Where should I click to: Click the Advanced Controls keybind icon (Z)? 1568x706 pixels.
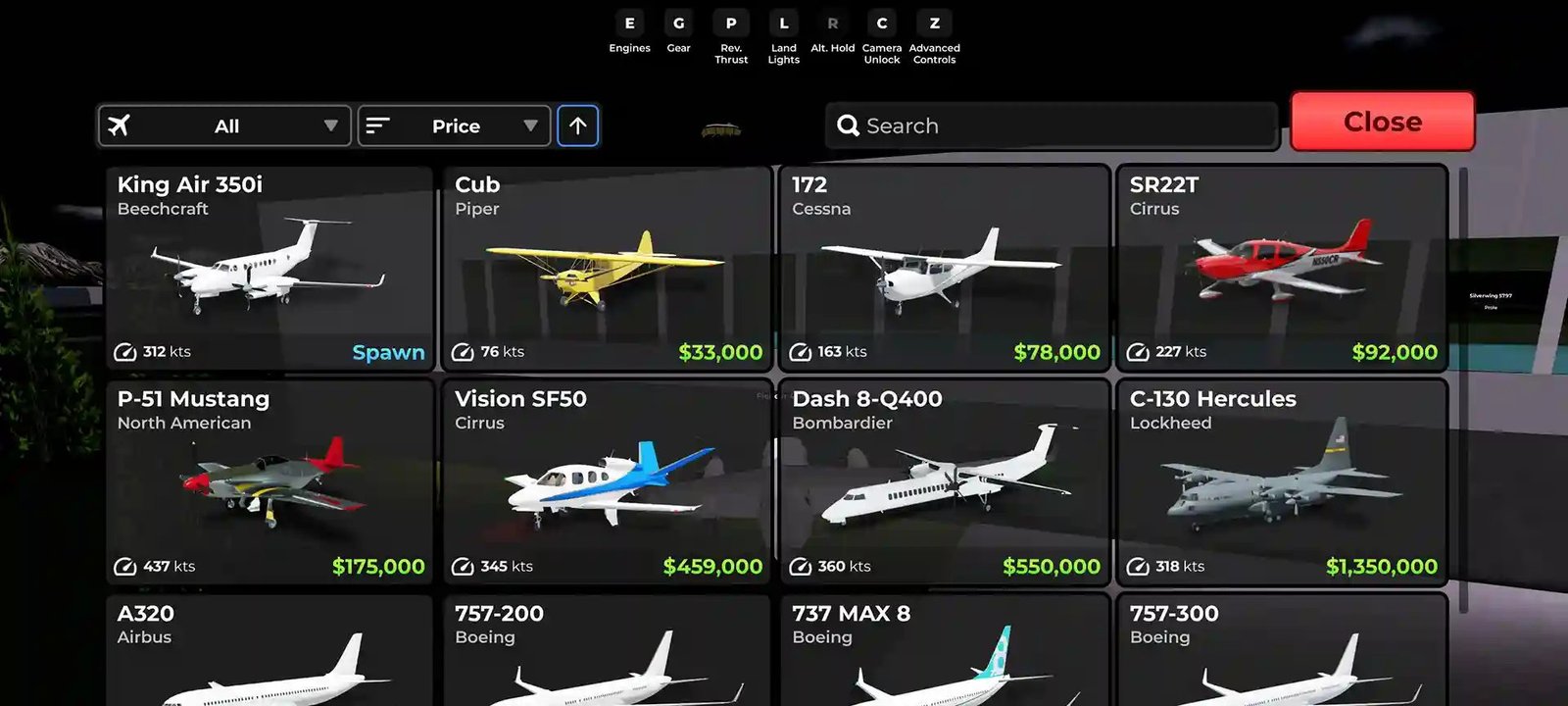pyautogui.click(x=934, y=23)
